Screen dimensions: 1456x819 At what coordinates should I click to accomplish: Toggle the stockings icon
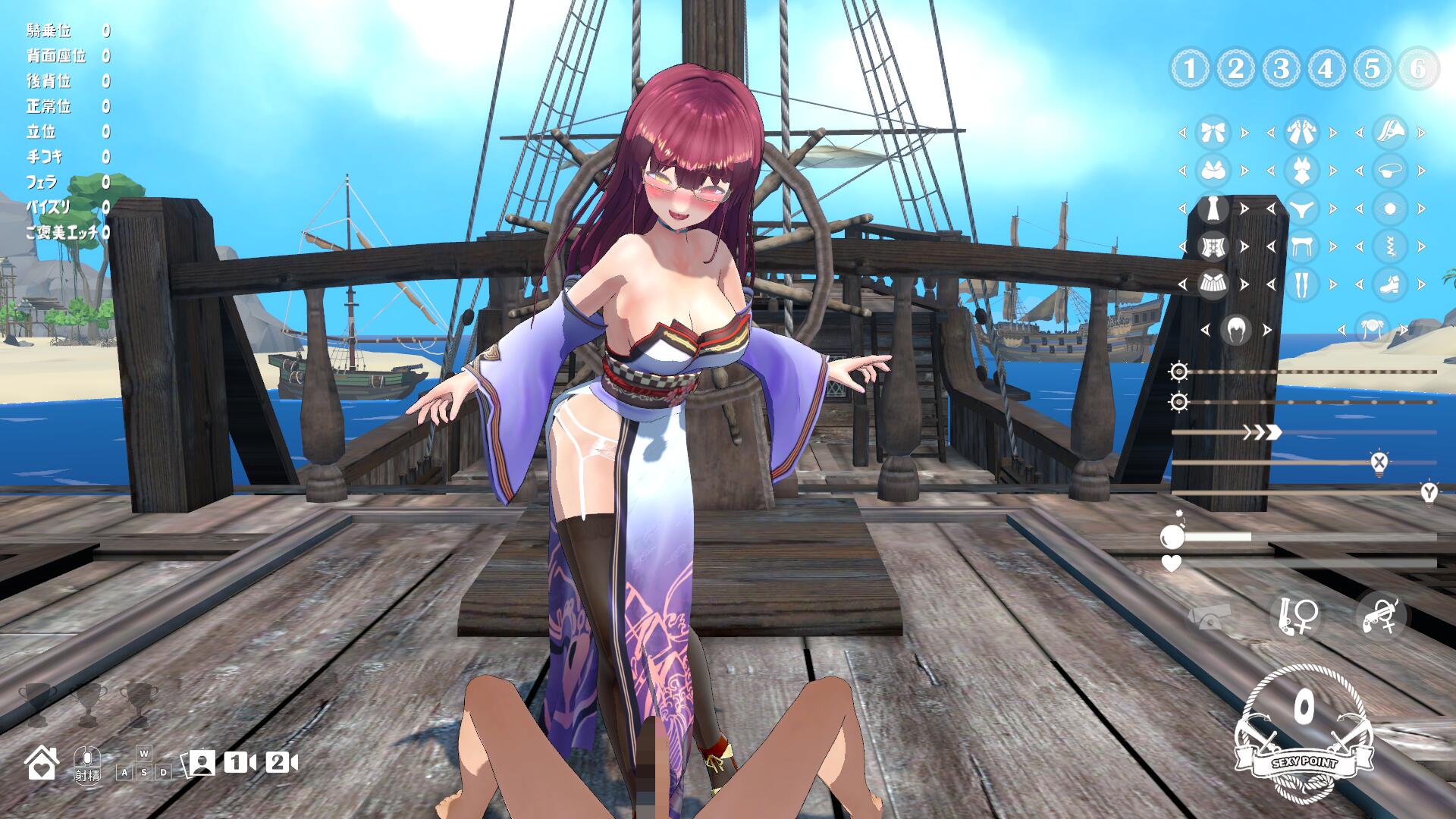click(1301, 284)
